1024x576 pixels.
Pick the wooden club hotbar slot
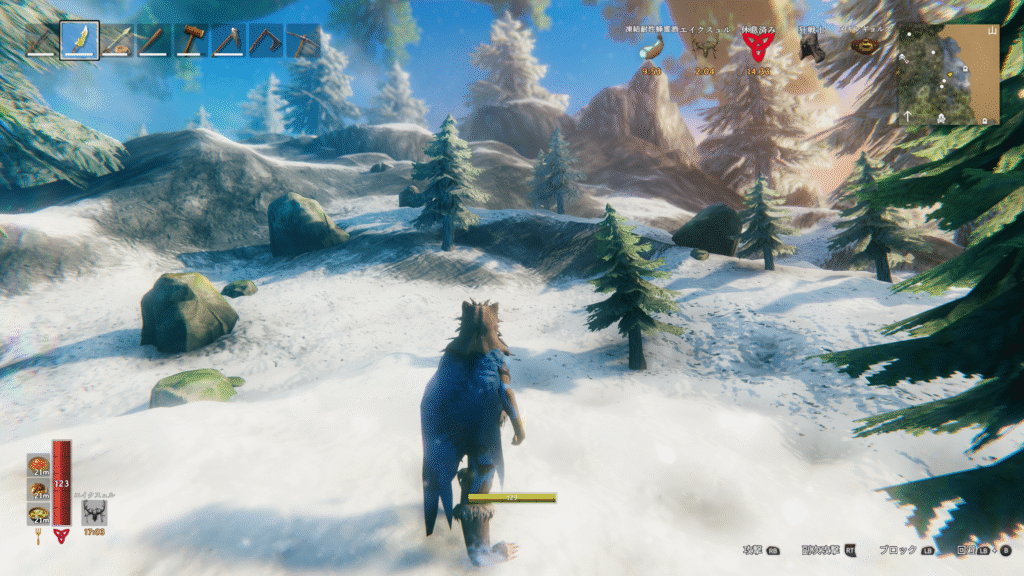(x=154, y=41)
